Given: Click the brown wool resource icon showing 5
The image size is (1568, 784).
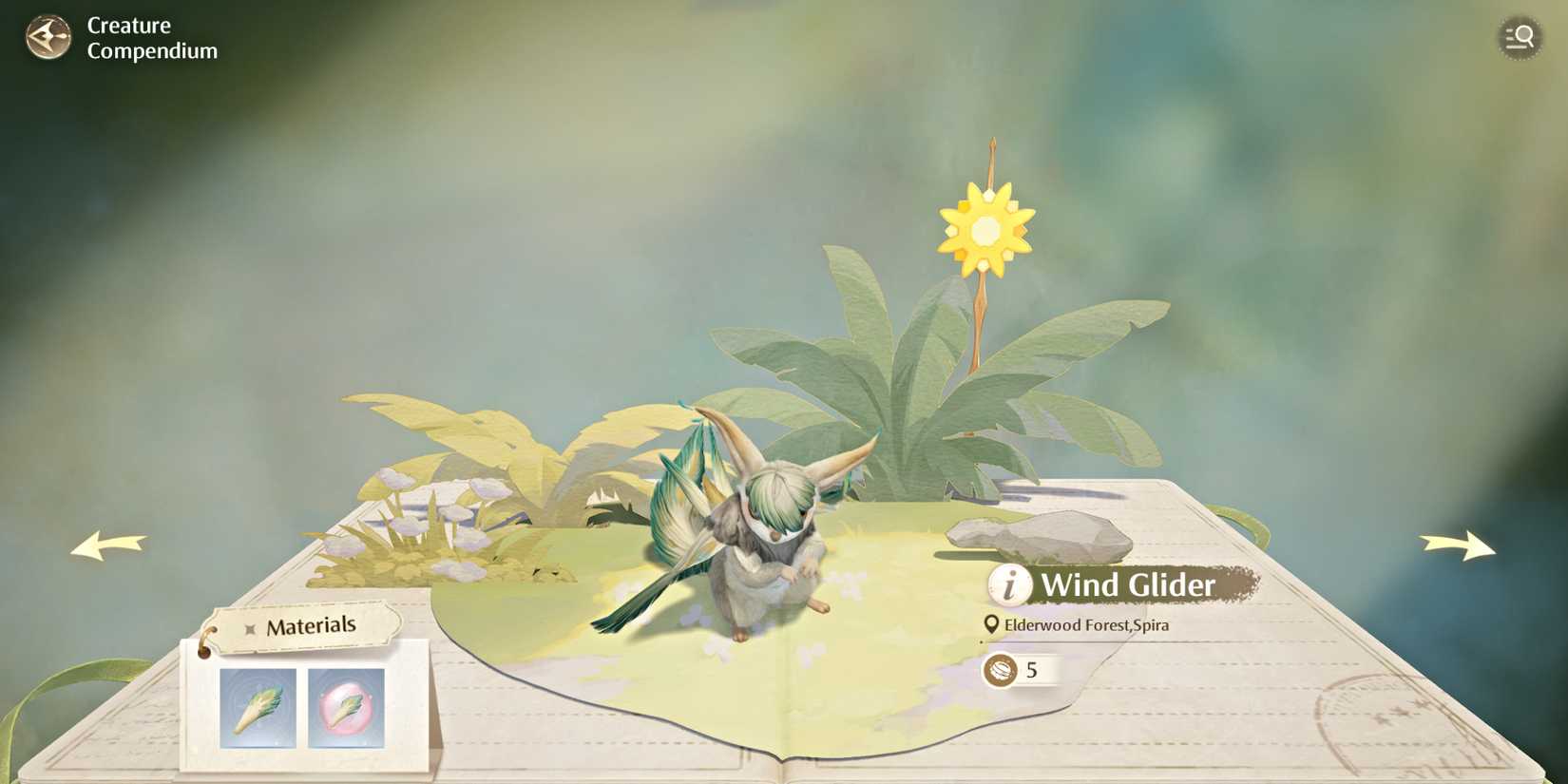Looking at the screenshot, I should pos(1001,668).
